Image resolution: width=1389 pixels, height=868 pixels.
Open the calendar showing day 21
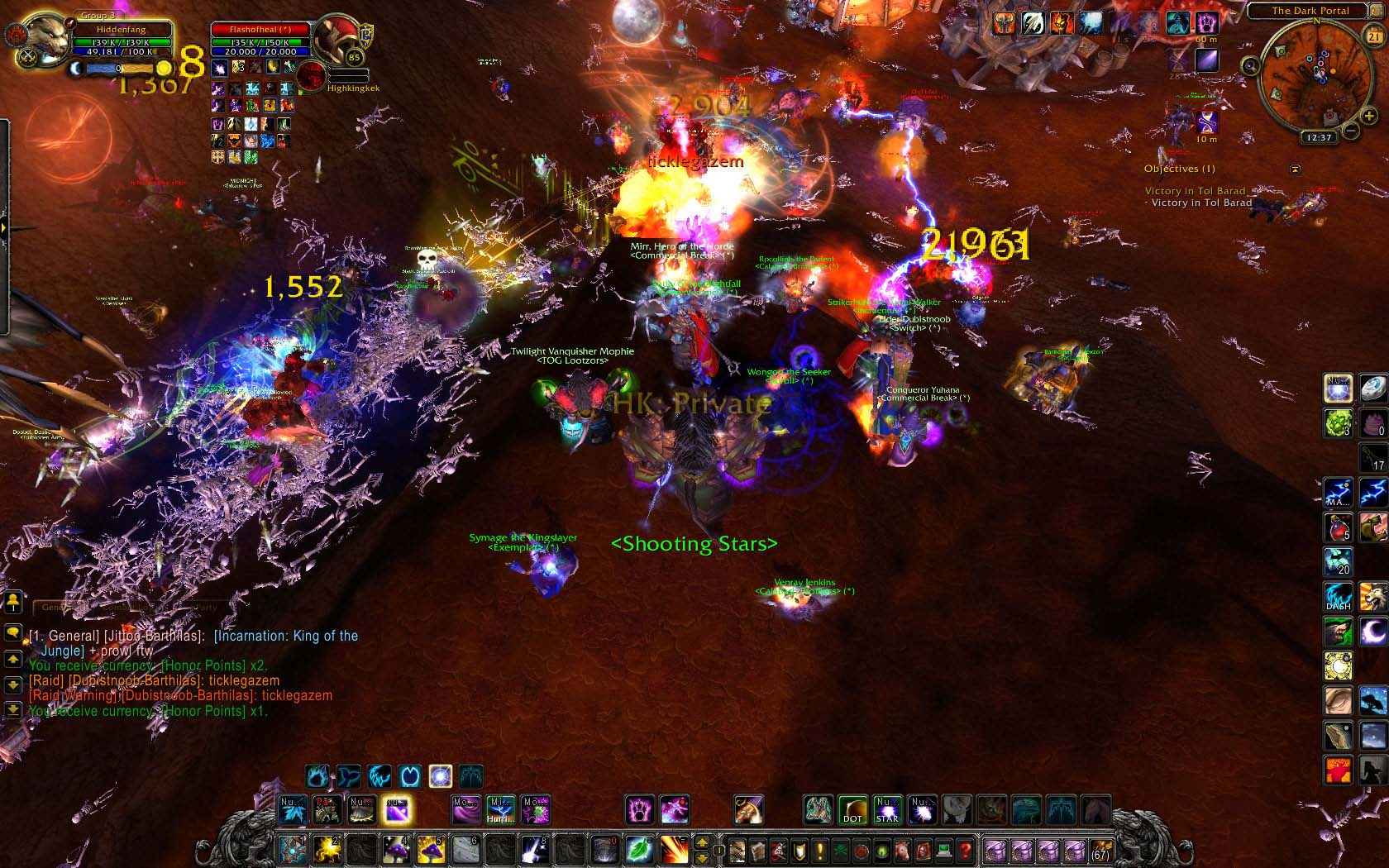pyautogui.click(x=1373, y=36)
